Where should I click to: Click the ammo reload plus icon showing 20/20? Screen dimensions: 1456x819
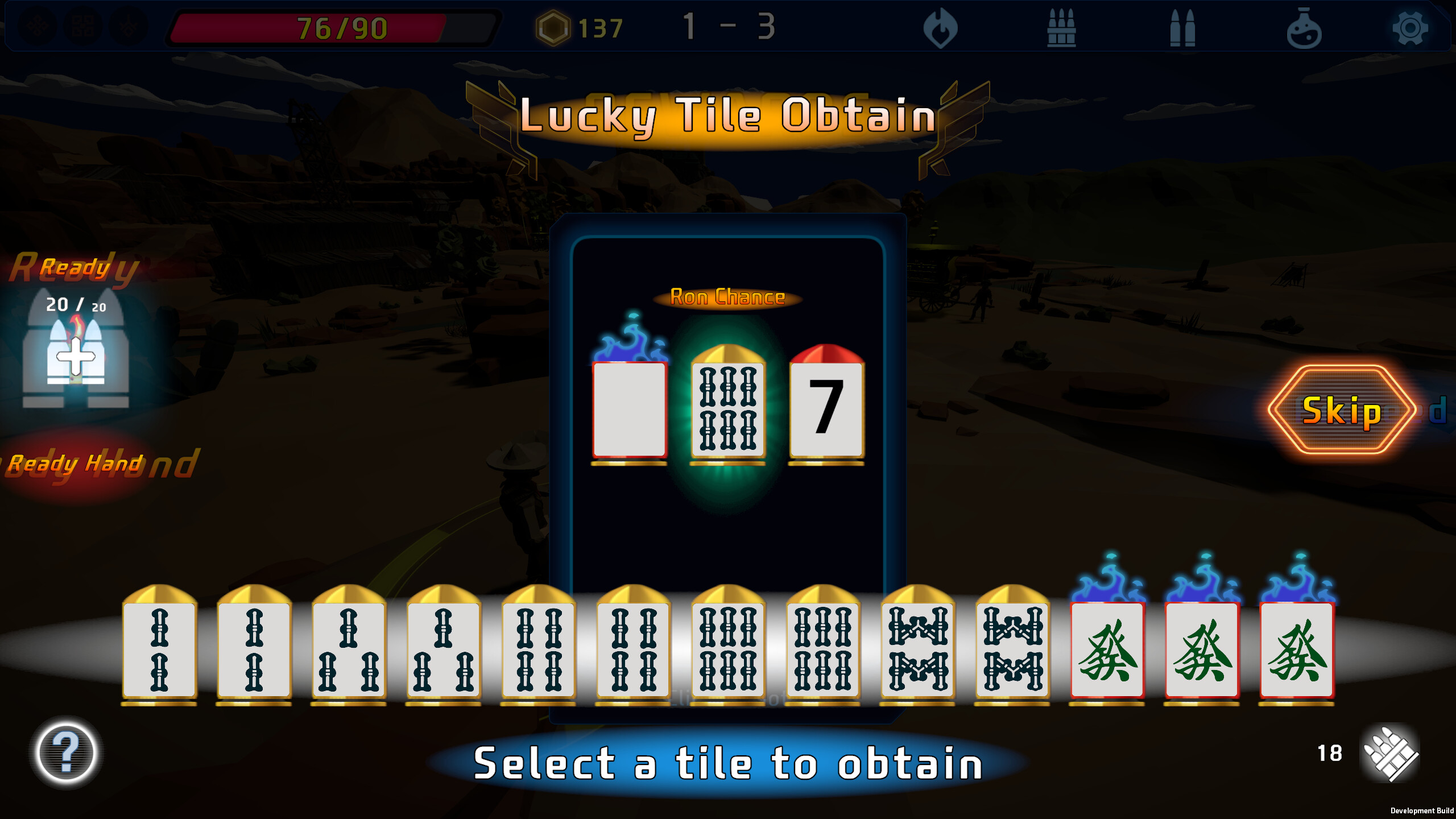[76, 358]
